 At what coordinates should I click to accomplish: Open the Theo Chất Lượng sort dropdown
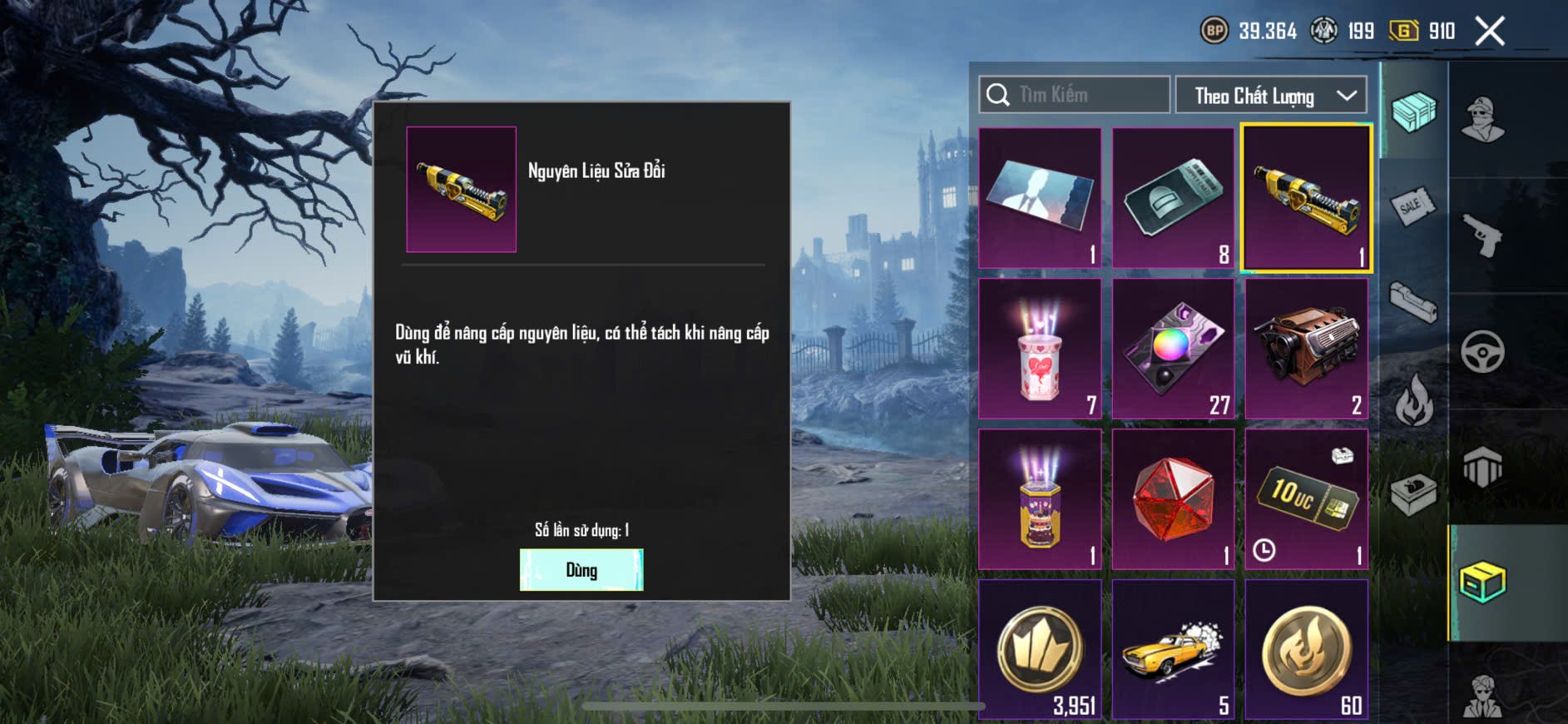[1271, 96]
